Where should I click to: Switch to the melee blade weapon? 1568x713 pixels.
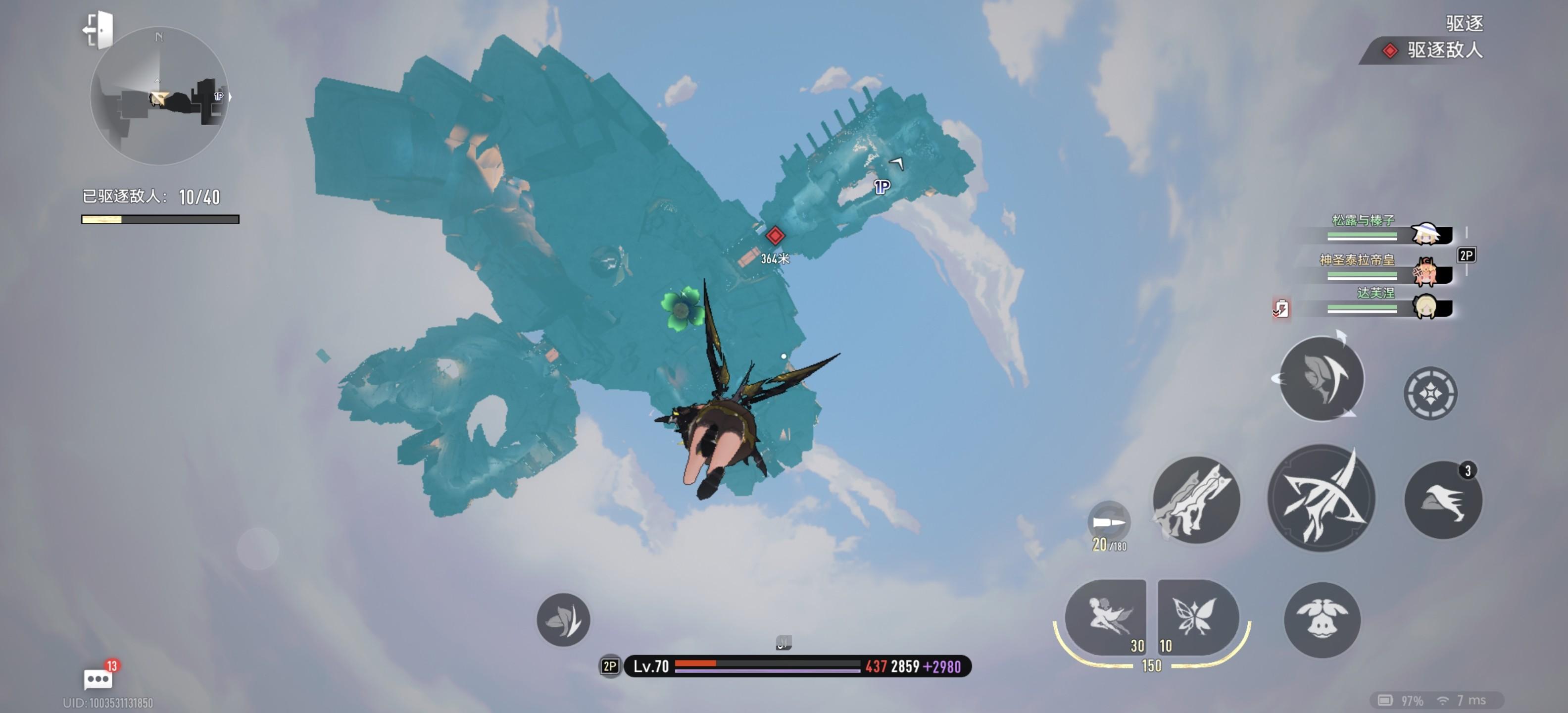[1196, 500]
